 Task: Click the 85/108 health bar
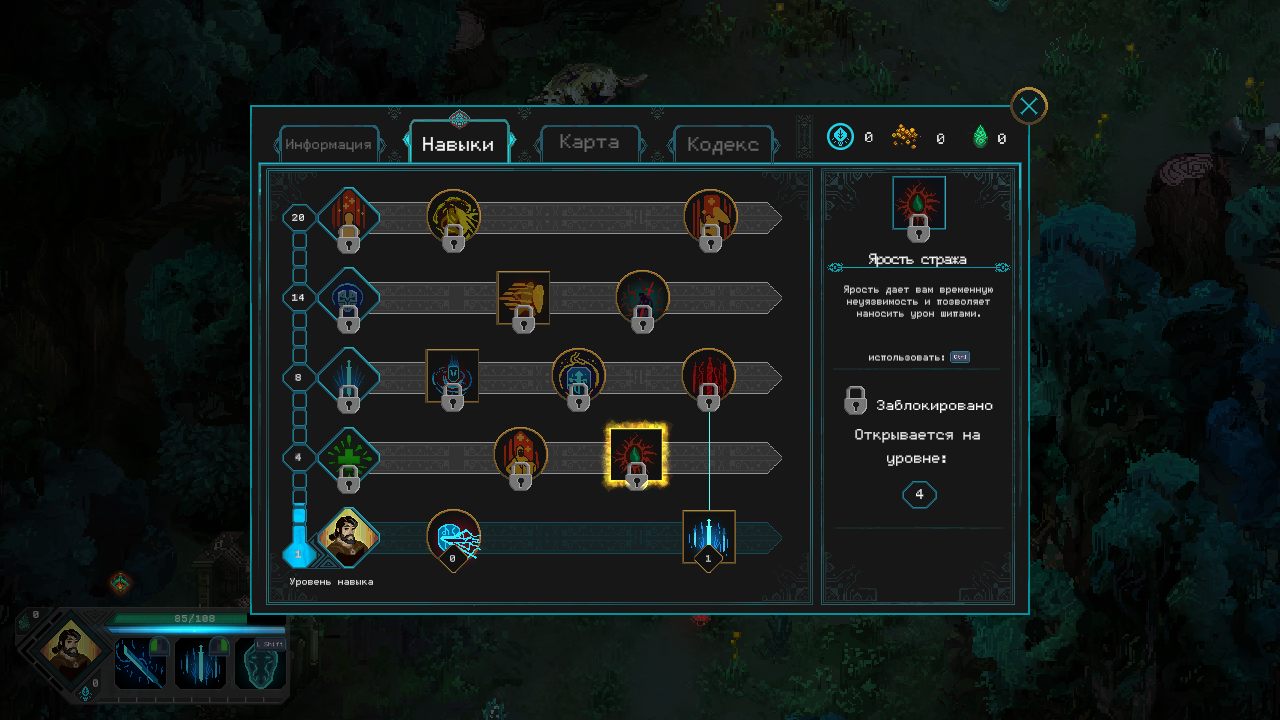click(197, 618)
